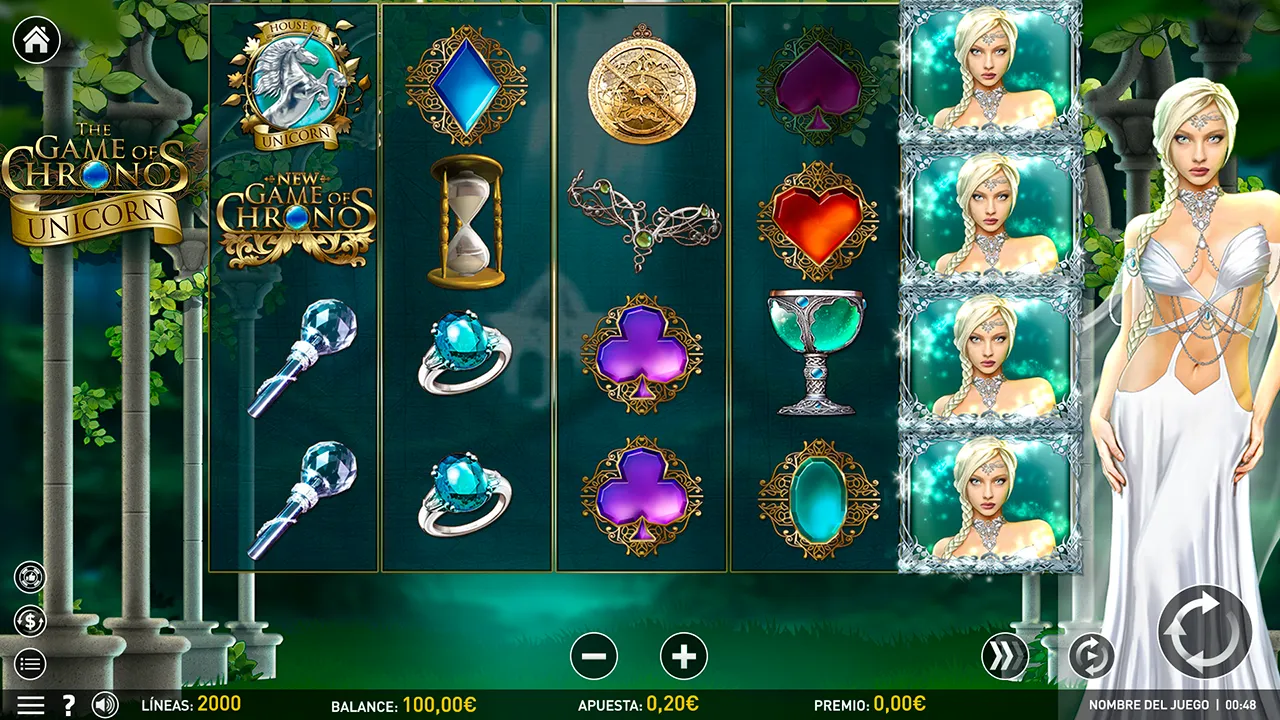Increase the bet with the plus button

(x=684, y=657)
